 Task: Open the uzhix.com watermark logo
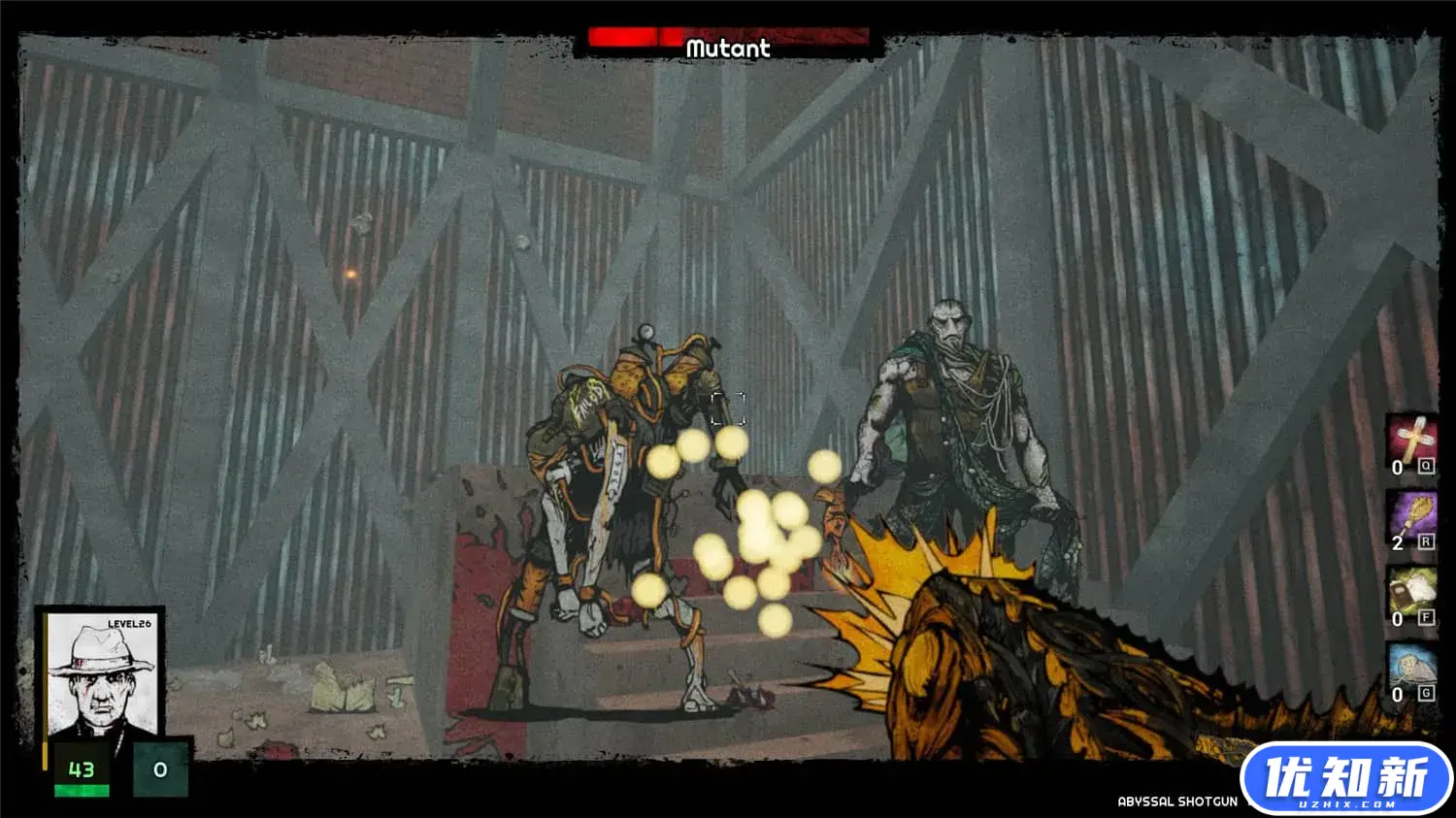pos(1347,779)
